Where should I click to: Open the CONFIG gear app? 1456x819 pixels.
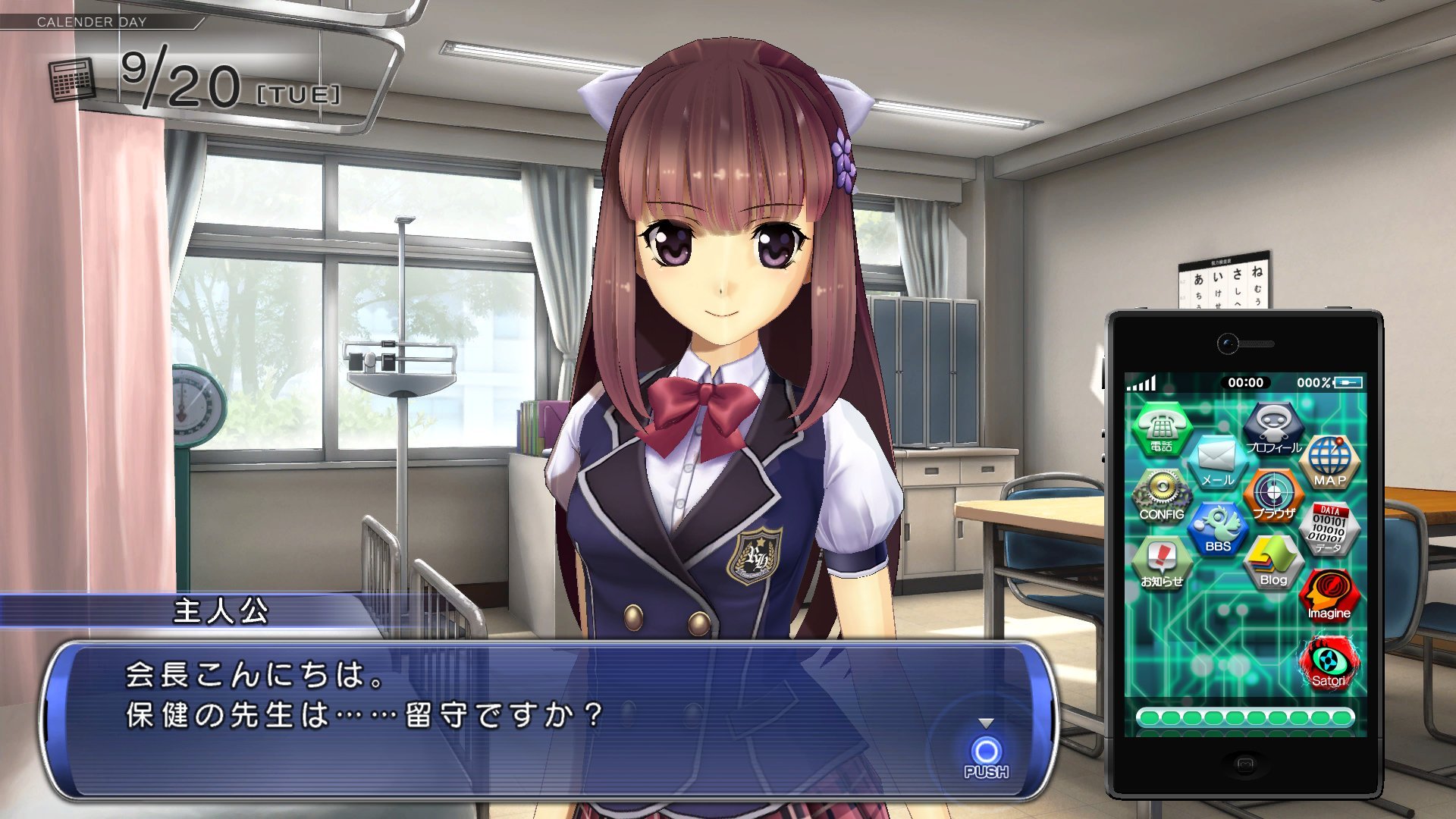pyautogui.click(x=1161, y=494)
